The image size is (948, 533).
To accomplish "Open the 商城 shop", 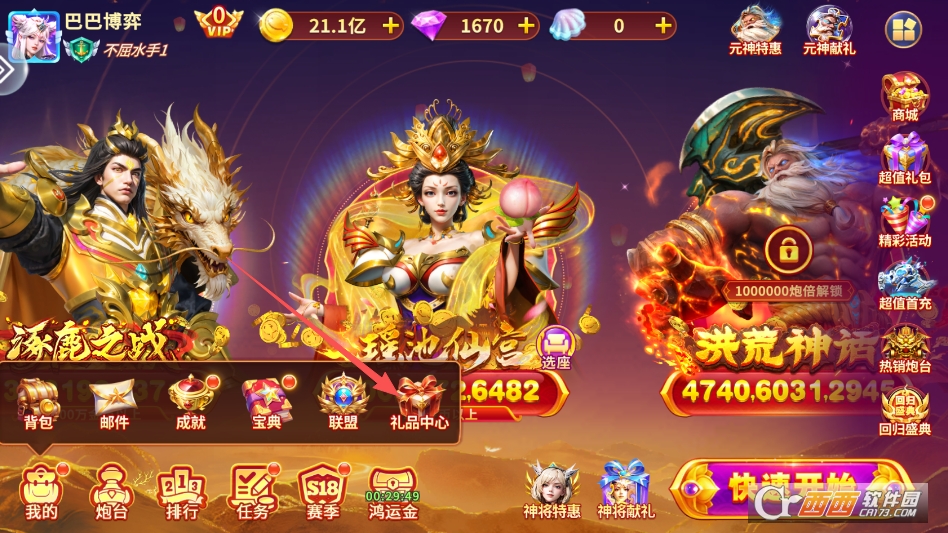I will tap(905, 96).
